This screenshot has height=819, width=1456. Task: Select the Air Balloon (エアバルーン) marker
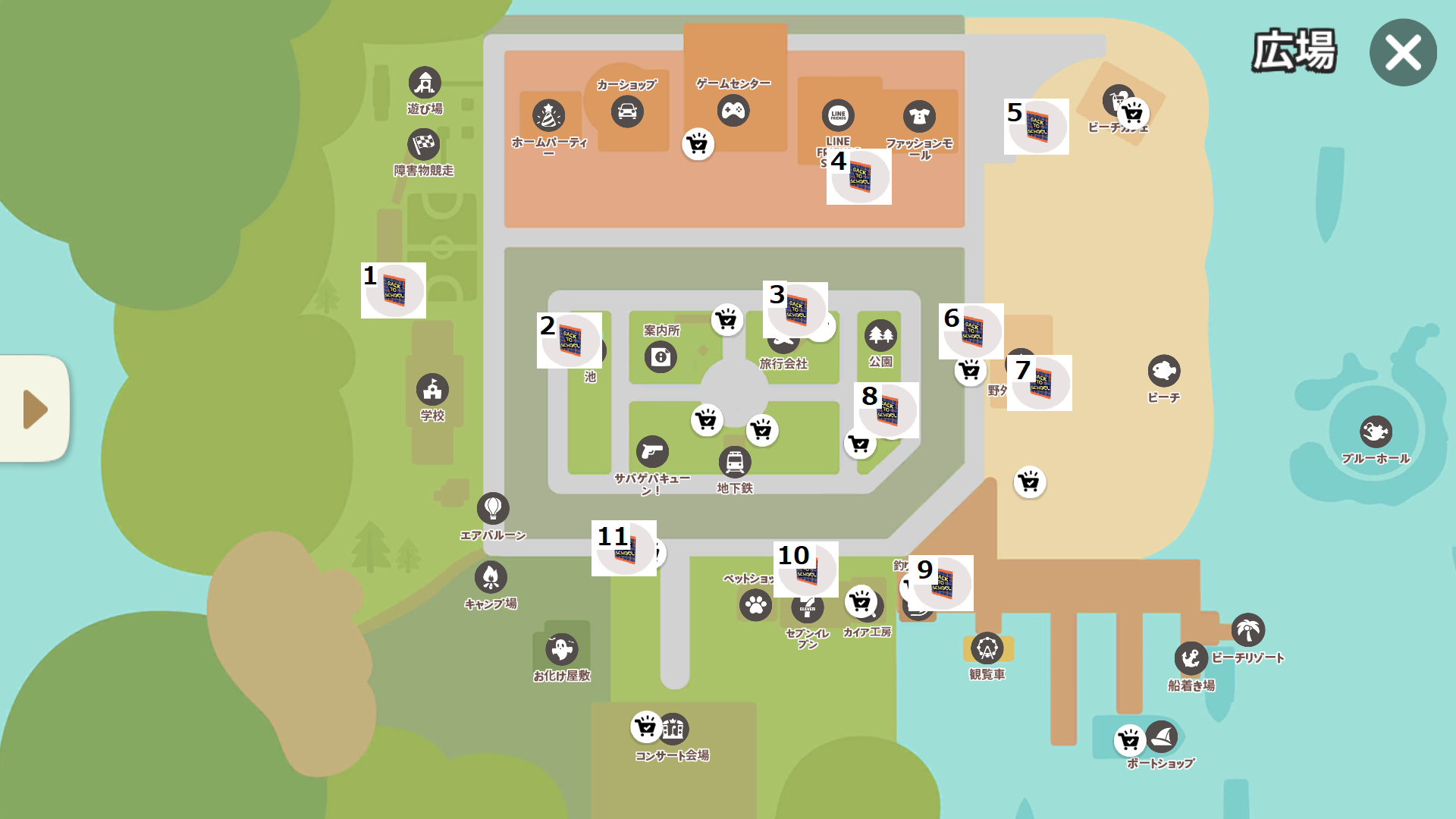(493, 508)
